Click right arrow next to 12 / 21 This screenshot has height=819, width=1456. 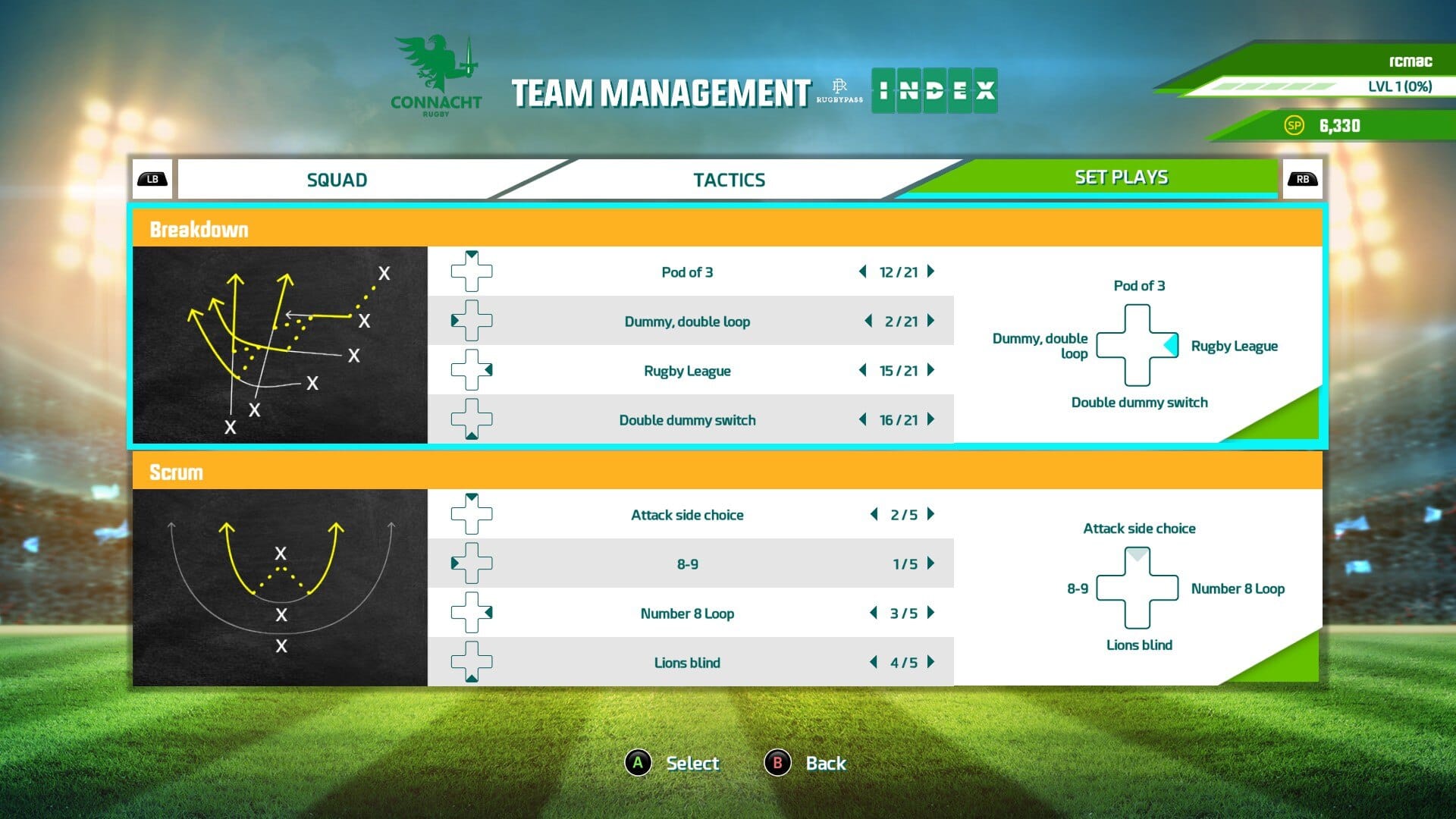coord(931,271)
